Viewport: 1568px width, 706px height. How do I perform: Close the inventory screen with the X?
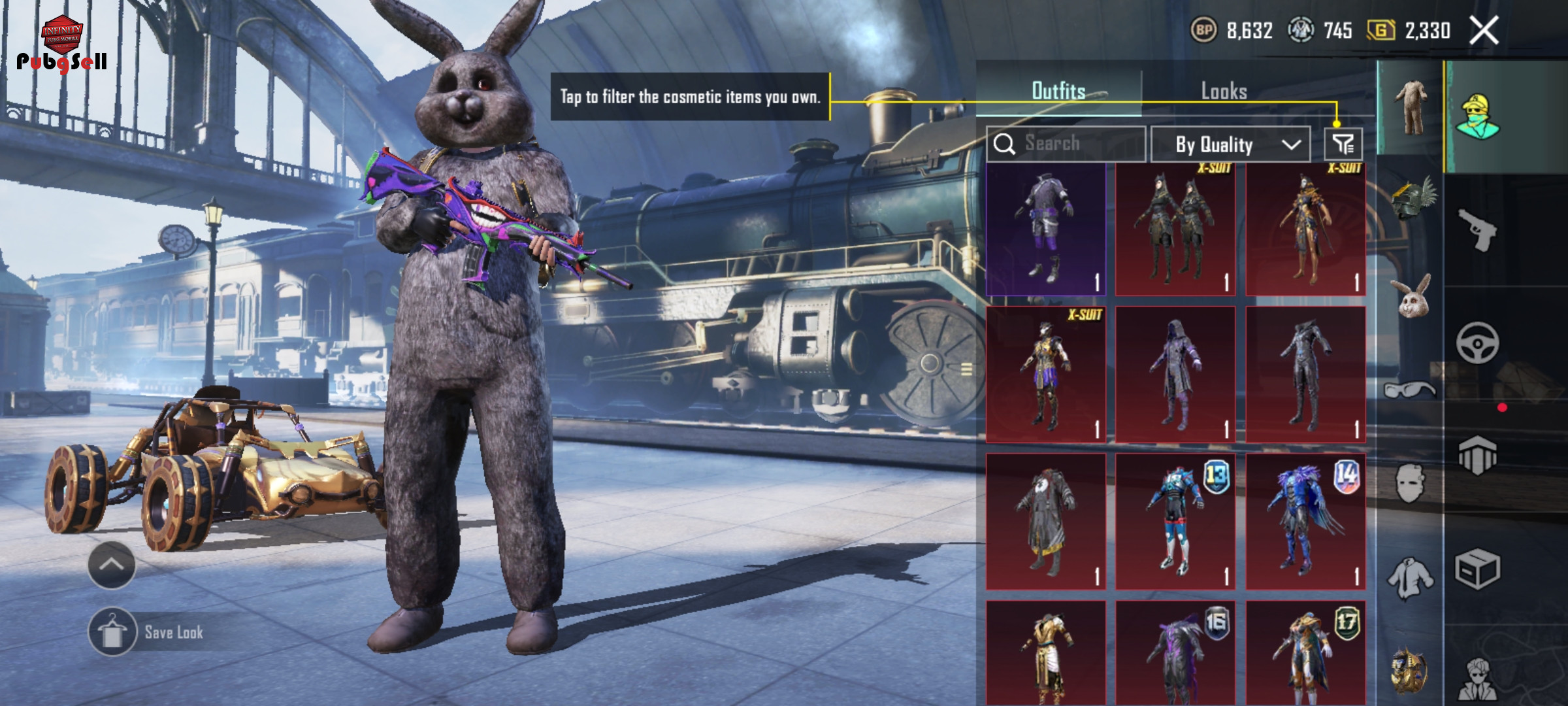click(1484, 31)
